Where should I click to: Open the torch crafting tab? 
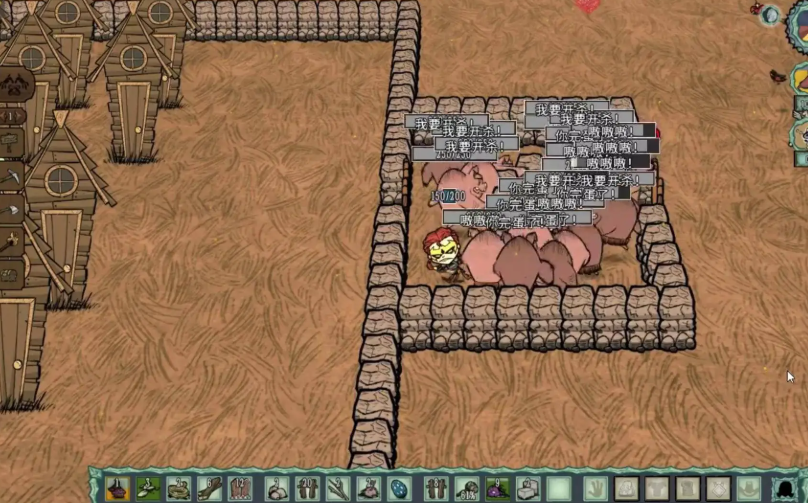[x=12, y=243]
